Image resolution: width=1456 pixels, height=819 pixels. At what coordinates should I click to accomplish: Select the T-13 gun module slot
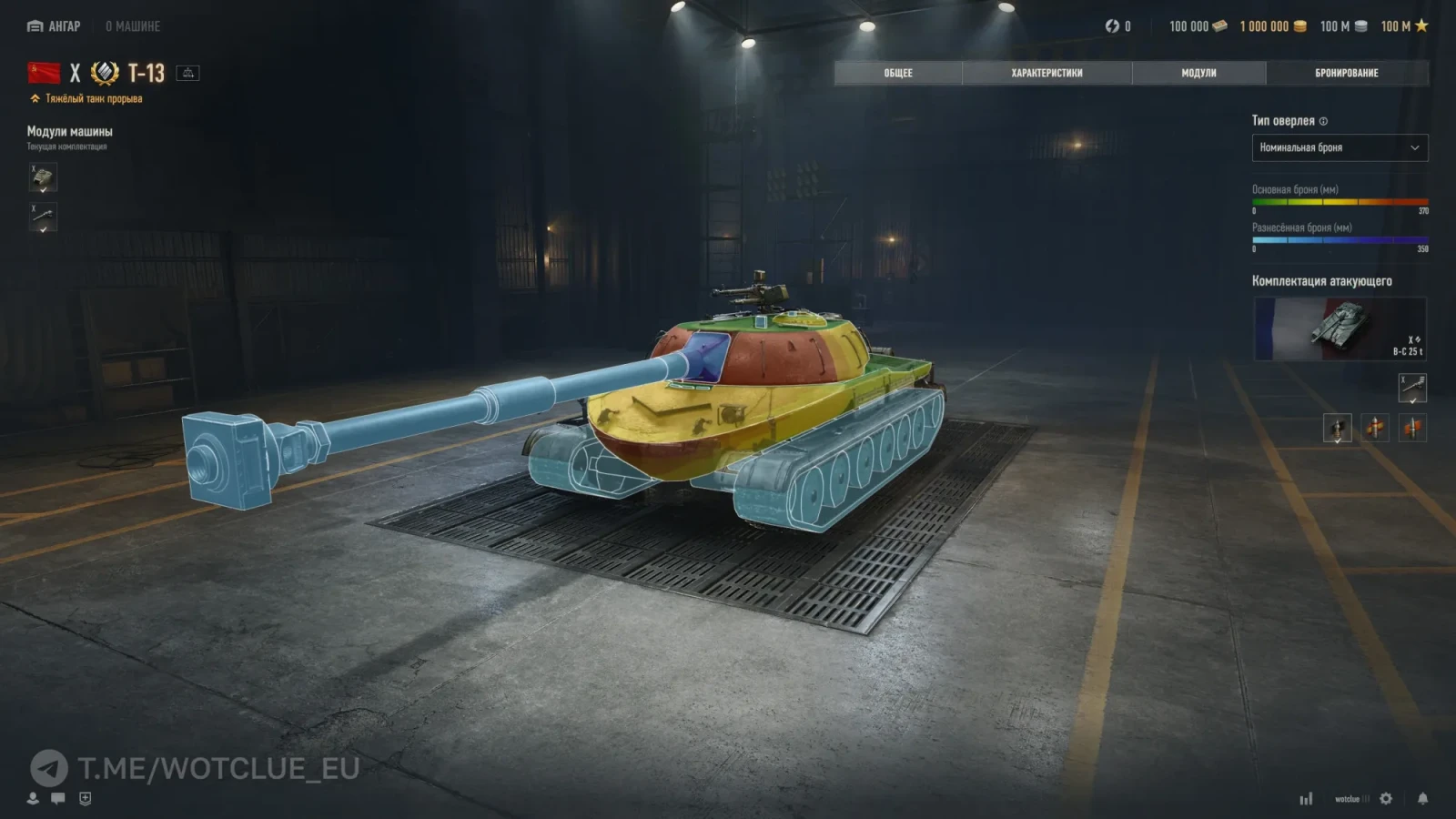coord(43,217)
